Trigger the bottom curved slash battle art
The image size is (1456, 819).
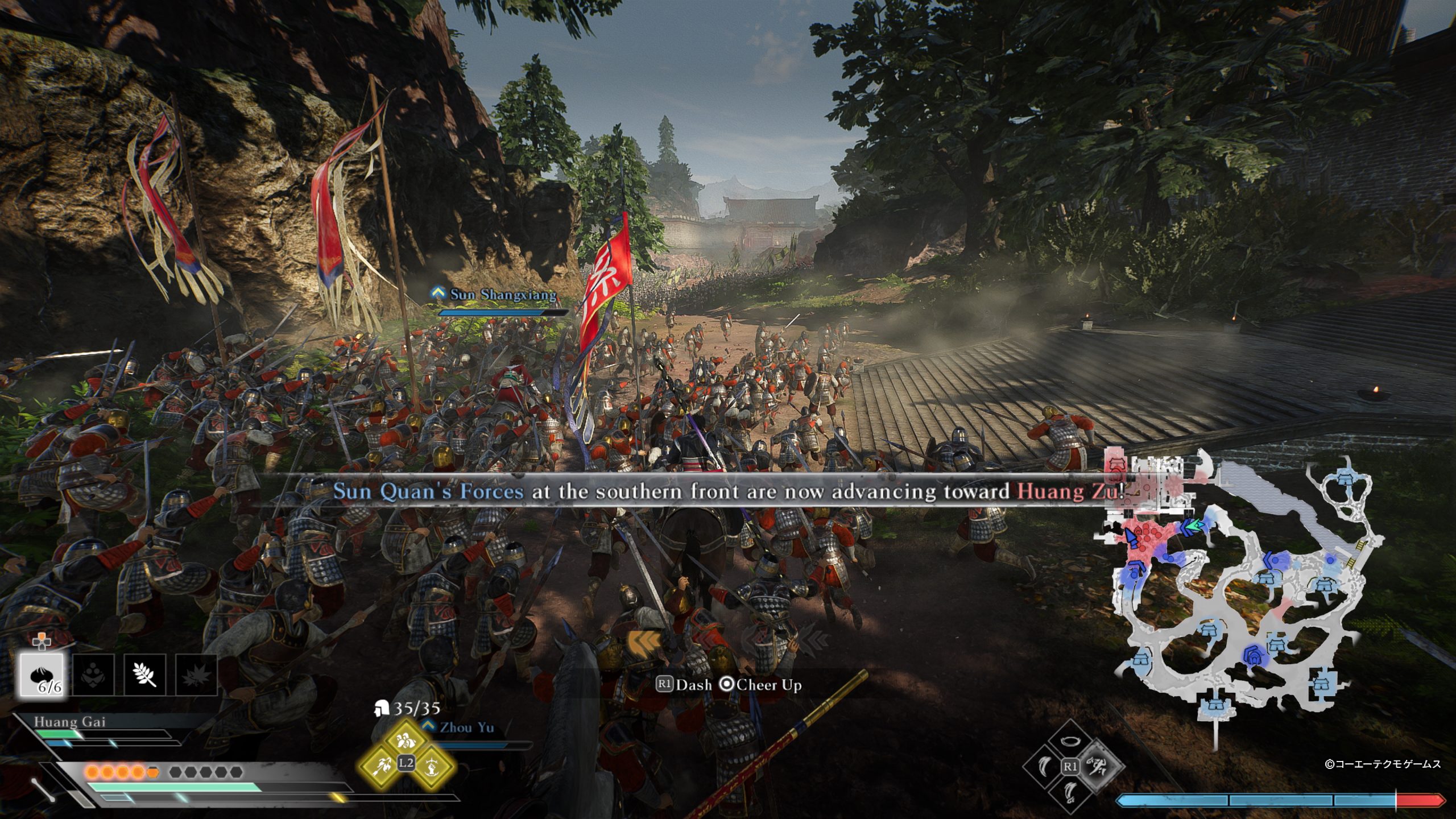[1070, 791]
